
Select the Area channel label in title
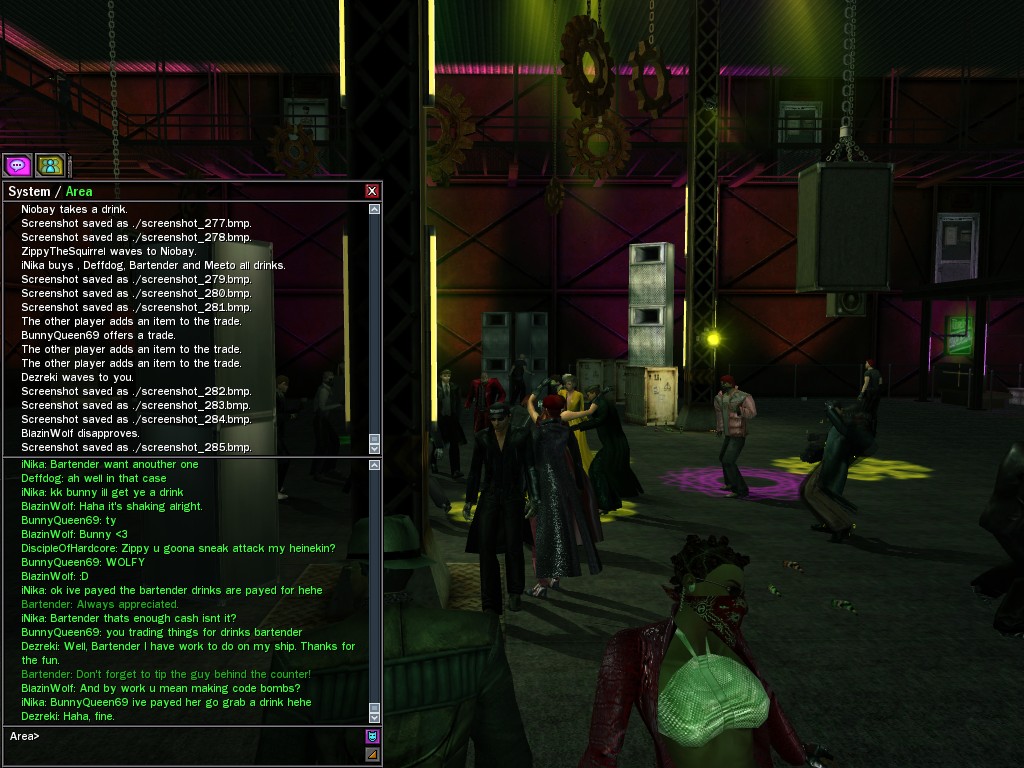click(x=79, y=191)
